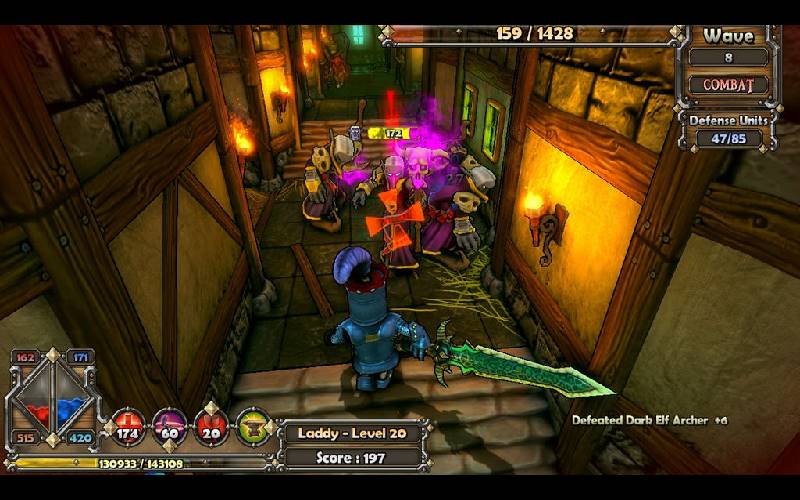Trigger the red ability icon costing 20
This screenshot has height=500, width=800.
click(x=212, y=427)
